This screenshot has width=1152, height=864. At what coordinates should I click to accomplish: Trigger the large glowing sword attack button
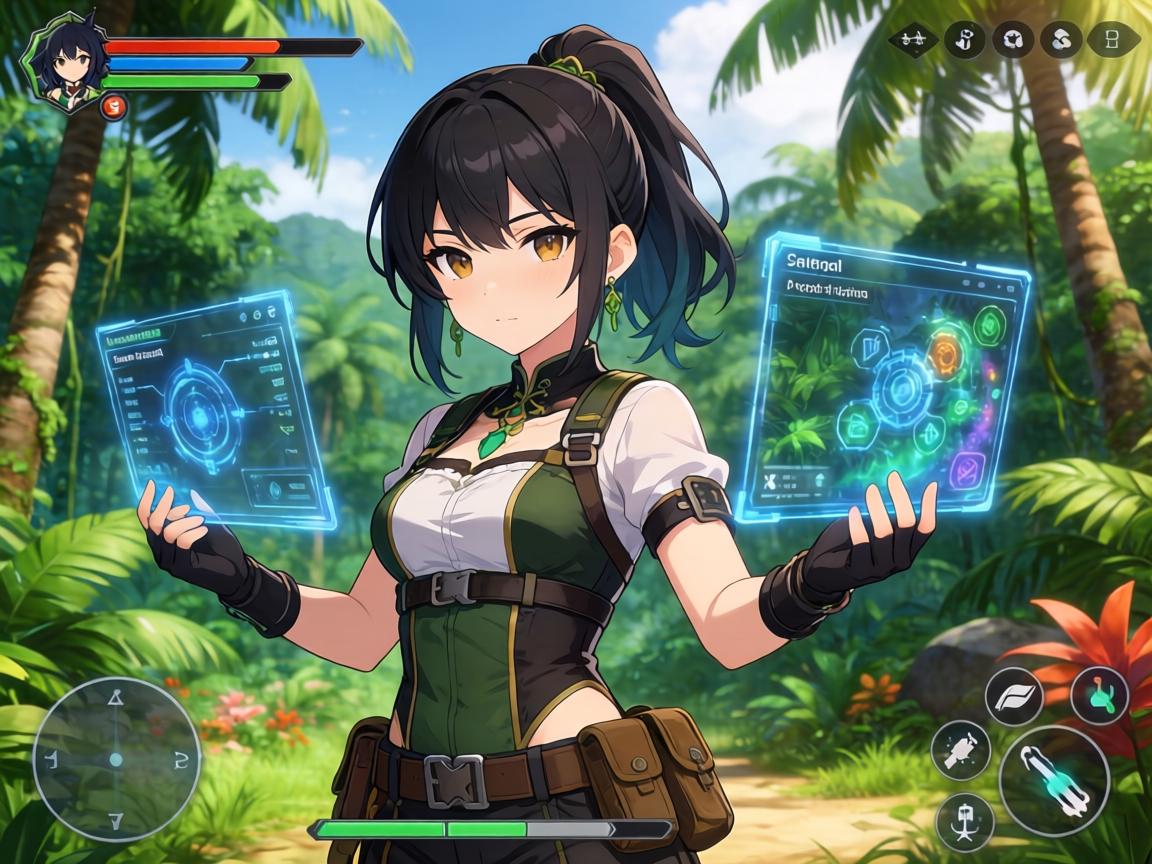pyautogui.click(x=1054, y=779)
